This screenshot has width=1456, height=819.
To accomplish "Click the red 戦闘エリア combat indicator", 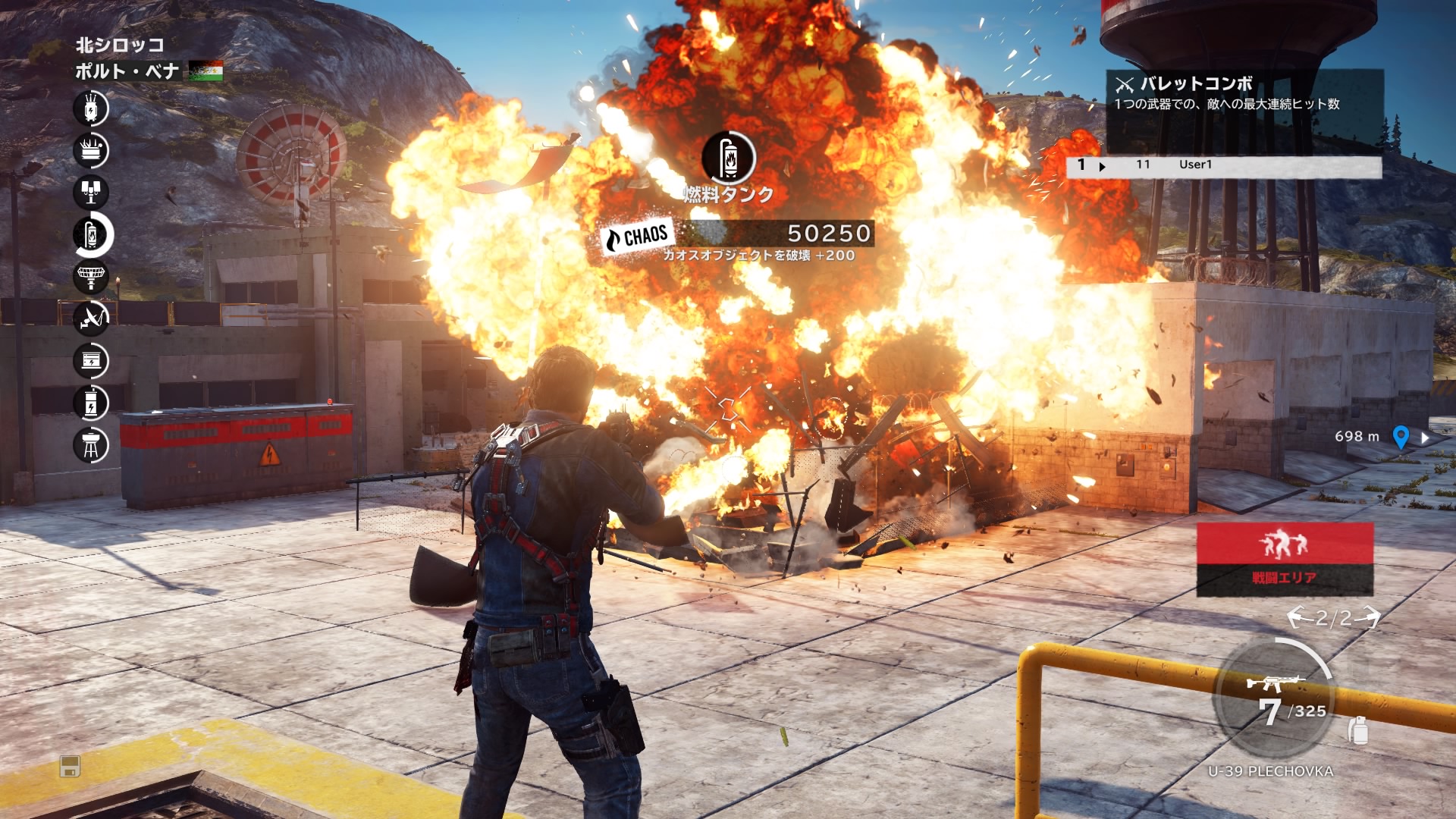I will point(1285,558).
